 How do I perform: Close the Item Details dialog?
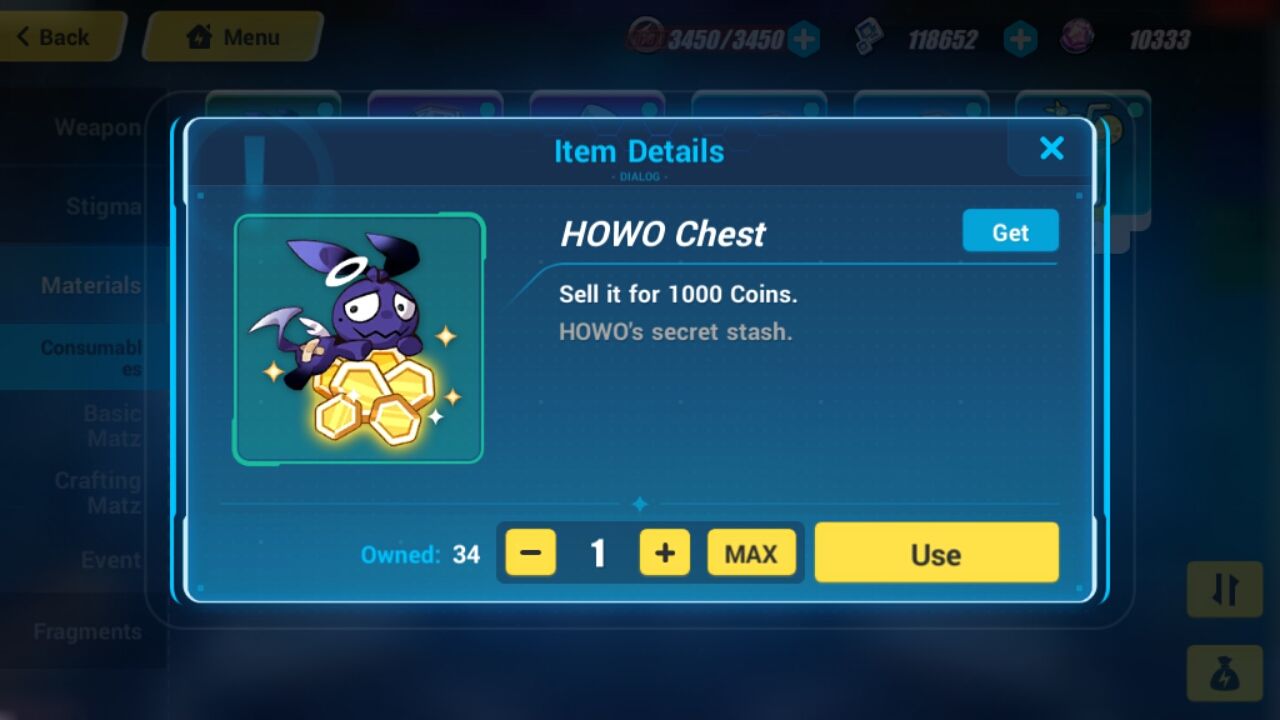click(1051, 148)
